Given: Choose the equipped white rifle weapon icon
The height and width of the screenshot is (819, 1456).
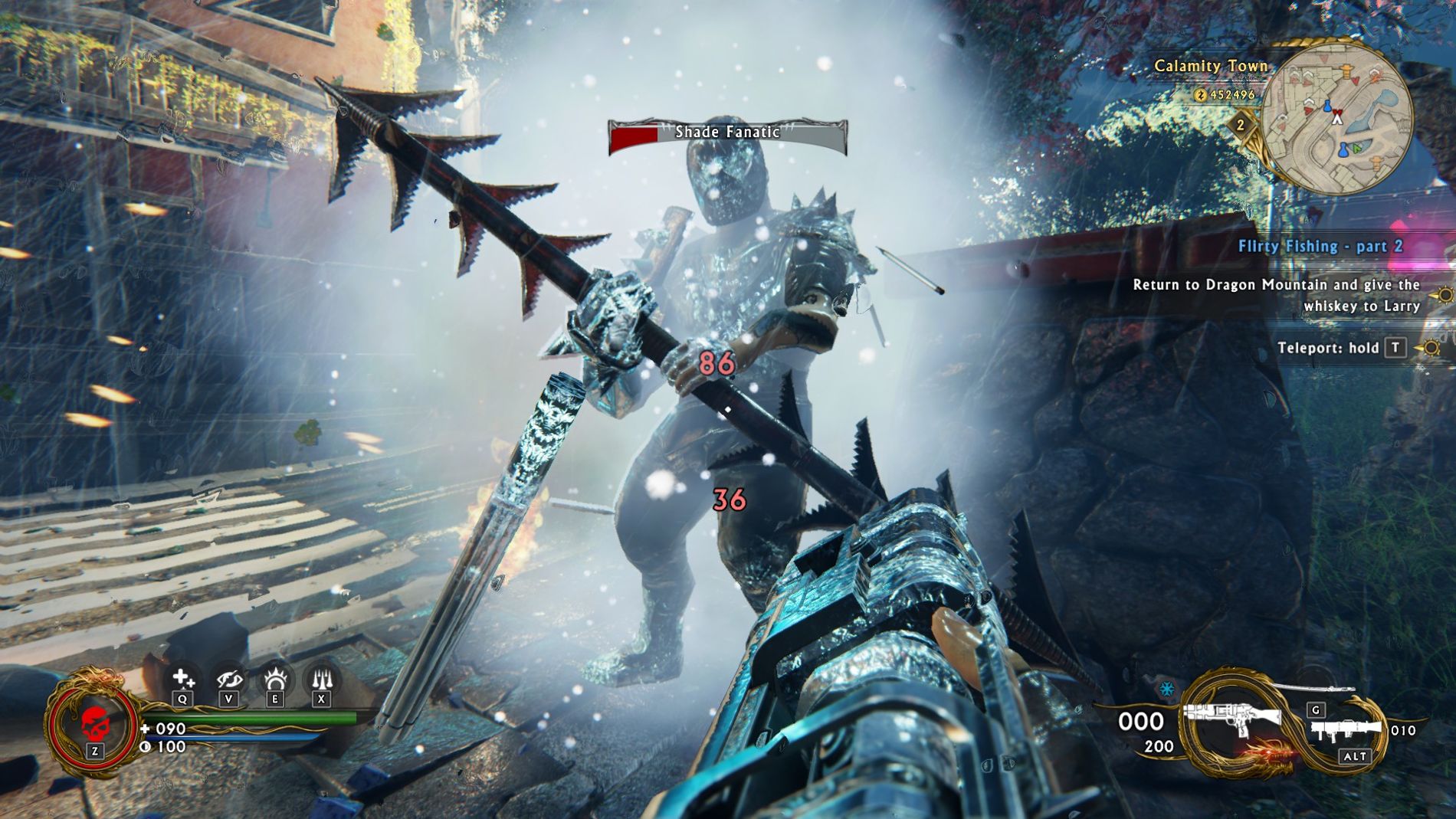Looking at the screenshot, I should click(x=1233, y=718).
